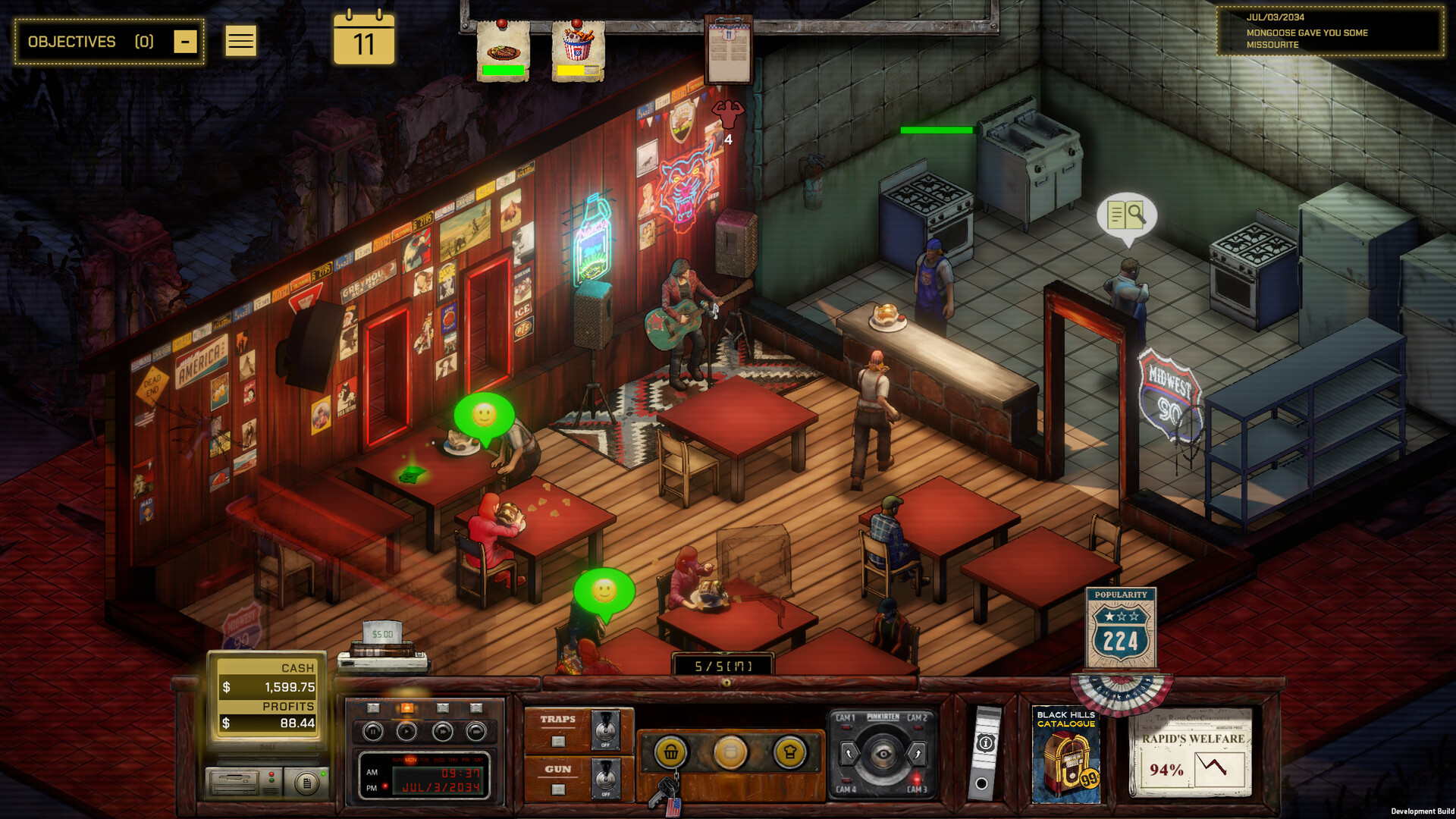1456x819 pixels.
Task: Read the Rapid's Welfare newspaper
Action: click(x=1192, y=753)
